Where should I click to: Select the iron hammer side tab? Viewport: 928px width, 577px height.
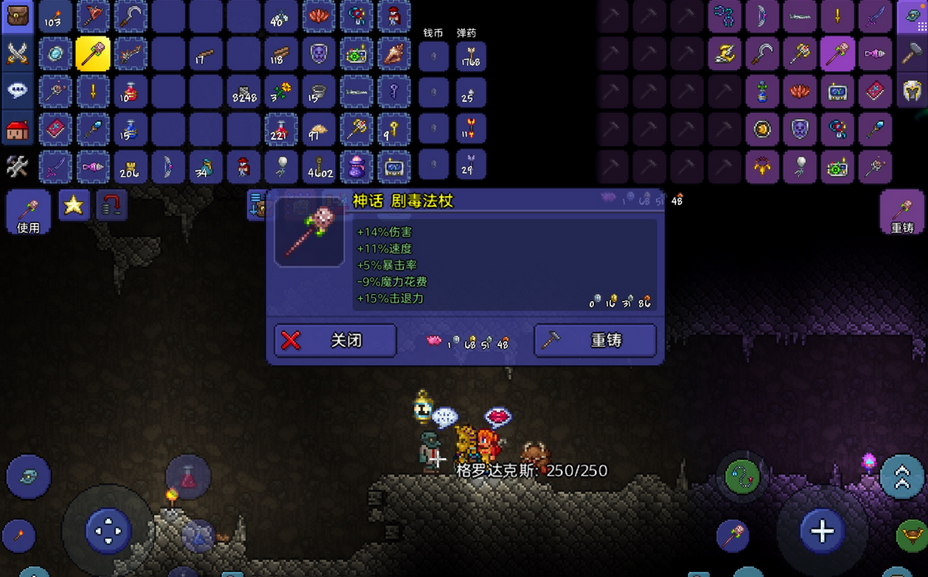pyautogui.click(x=911, y=54)
